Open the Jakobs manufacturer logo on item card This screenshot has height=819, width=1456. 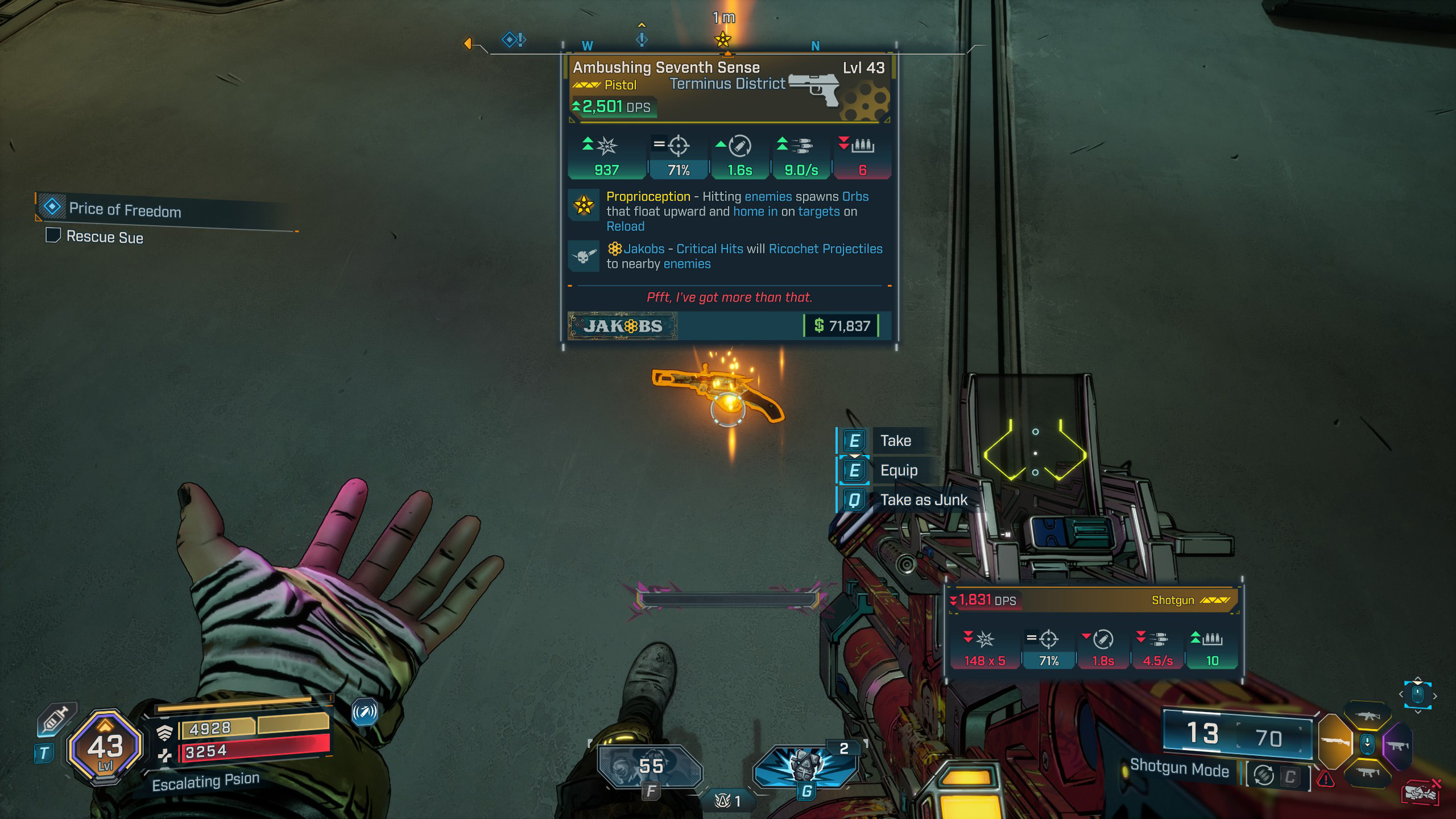[x=623, y=326]
